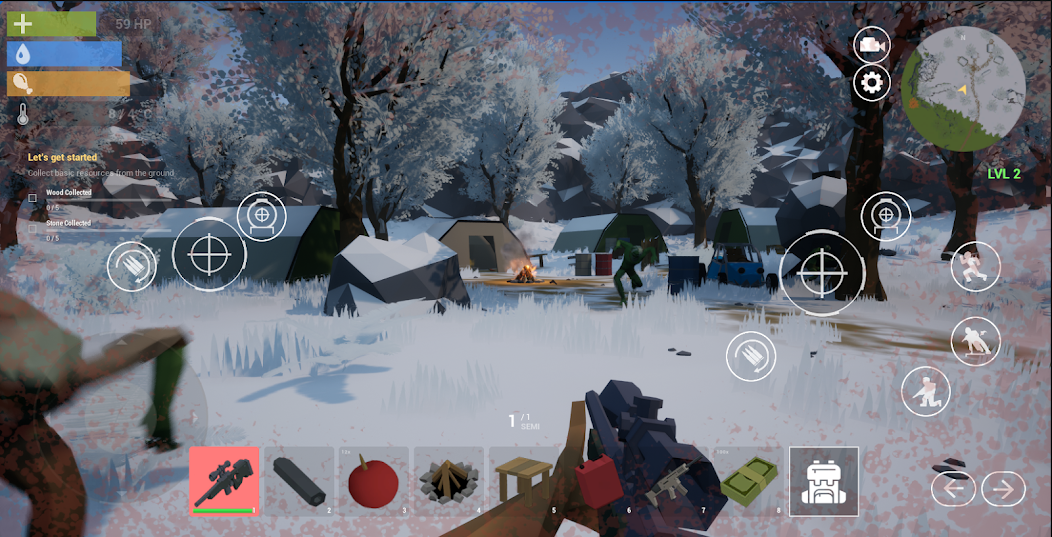Click the right arrow button

(1003, 489)
